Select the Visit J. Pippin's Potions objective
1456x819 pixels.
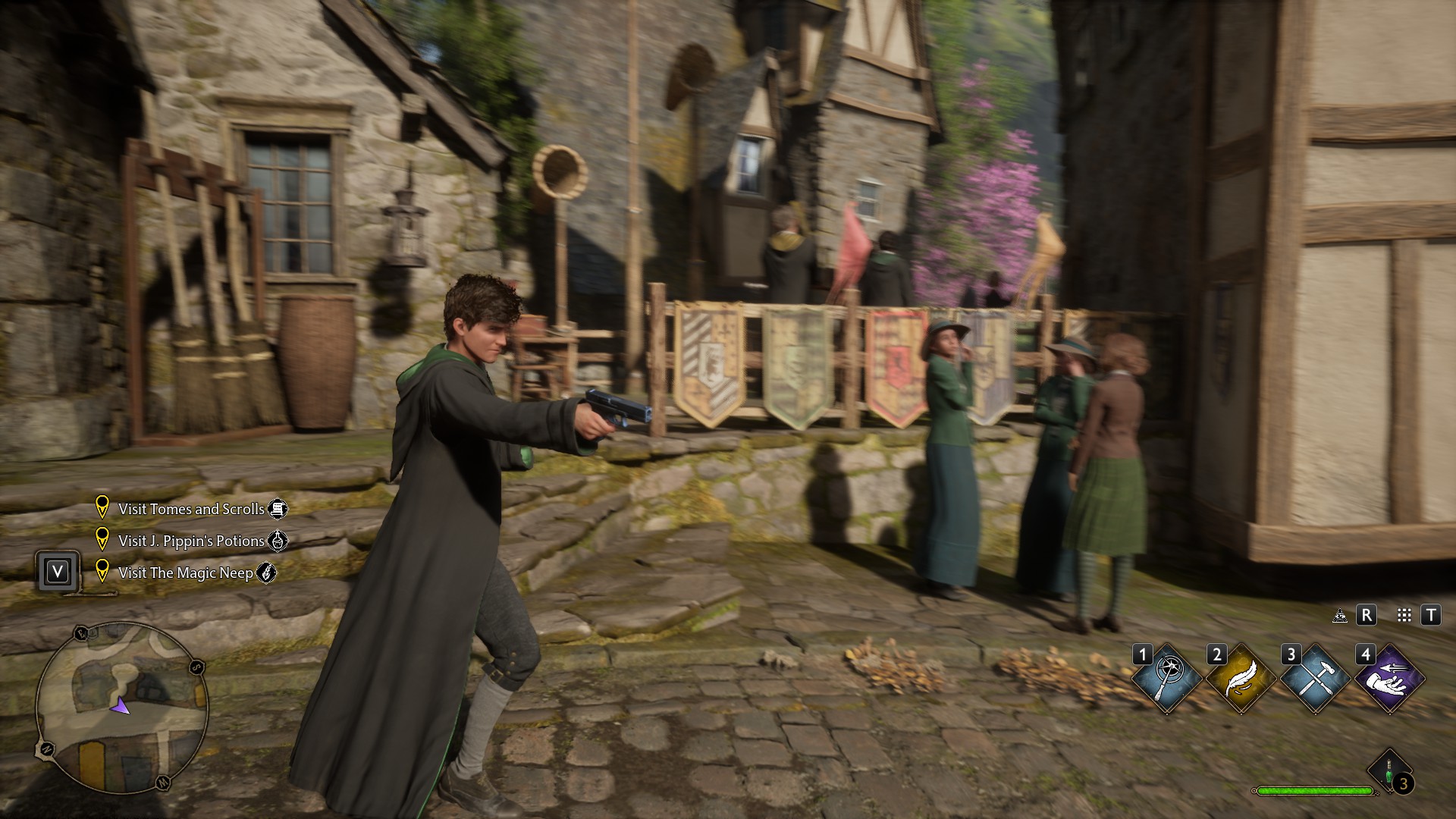(193, 541)
